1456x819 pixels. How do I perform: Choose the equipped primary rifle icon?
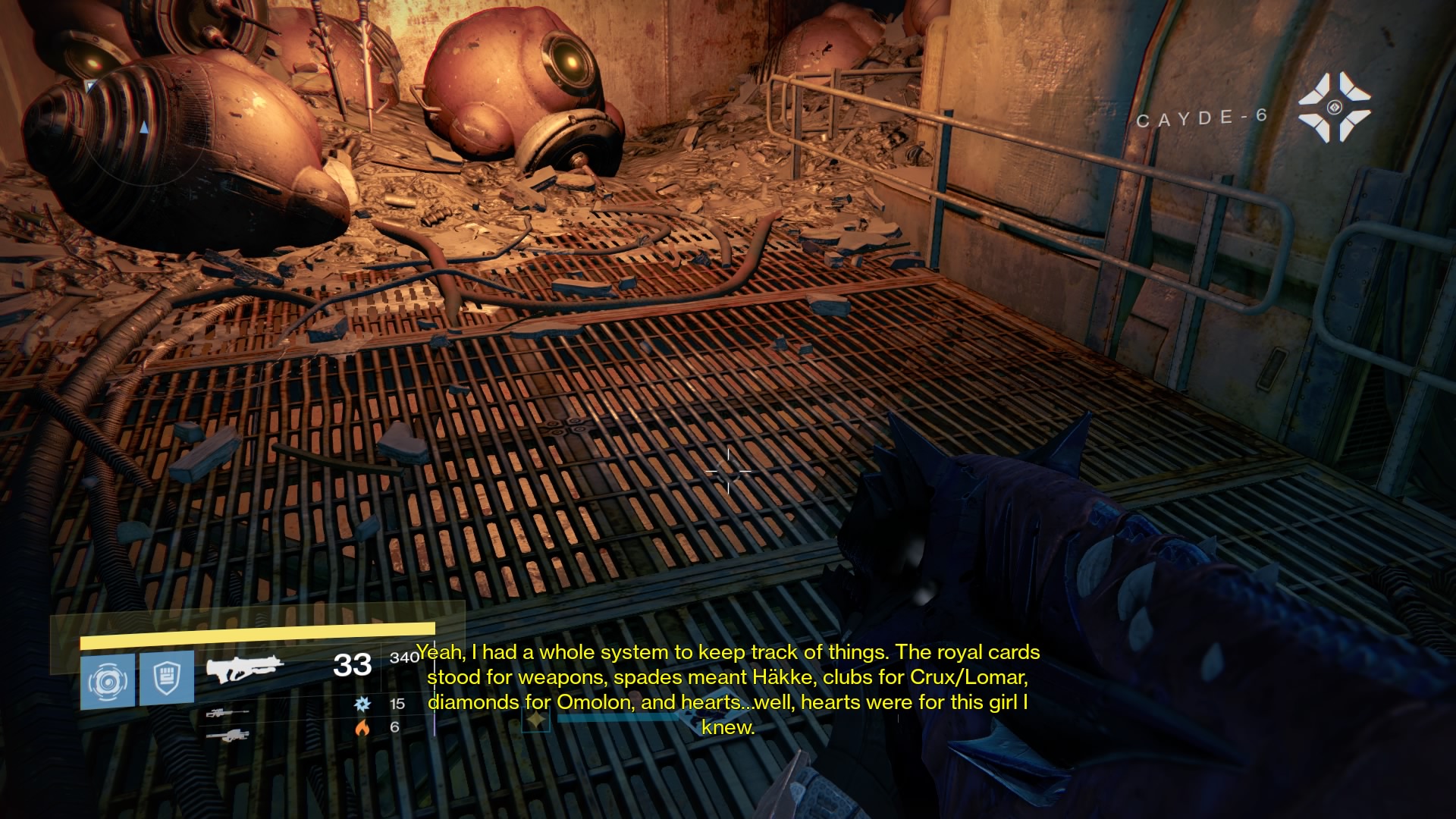pos(244,668)
